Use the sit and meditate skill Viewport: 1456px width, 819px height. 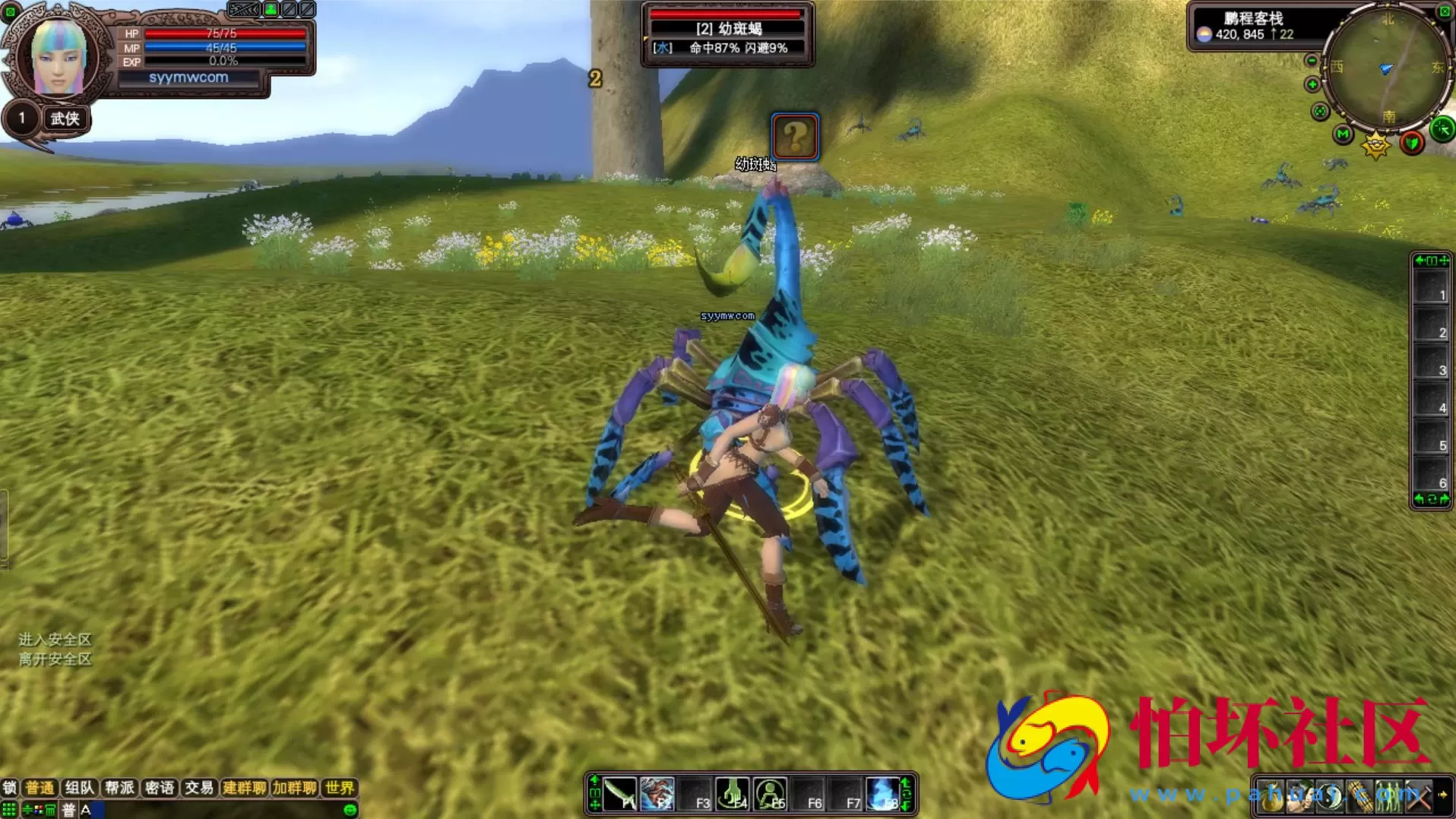coord(770,794)
